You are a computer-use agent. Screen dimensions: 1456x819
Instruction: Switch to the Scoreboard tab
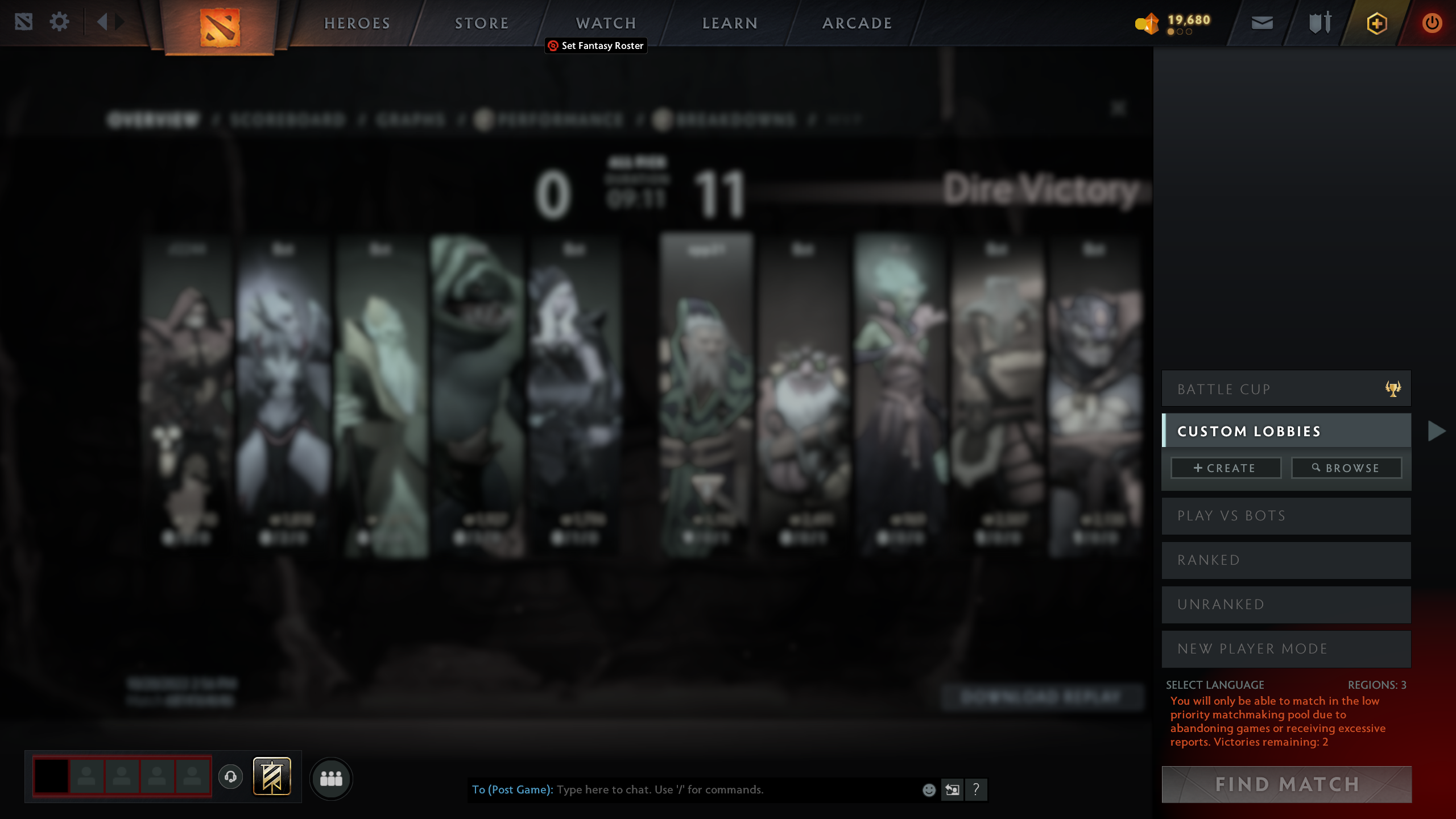click(288, 119)
